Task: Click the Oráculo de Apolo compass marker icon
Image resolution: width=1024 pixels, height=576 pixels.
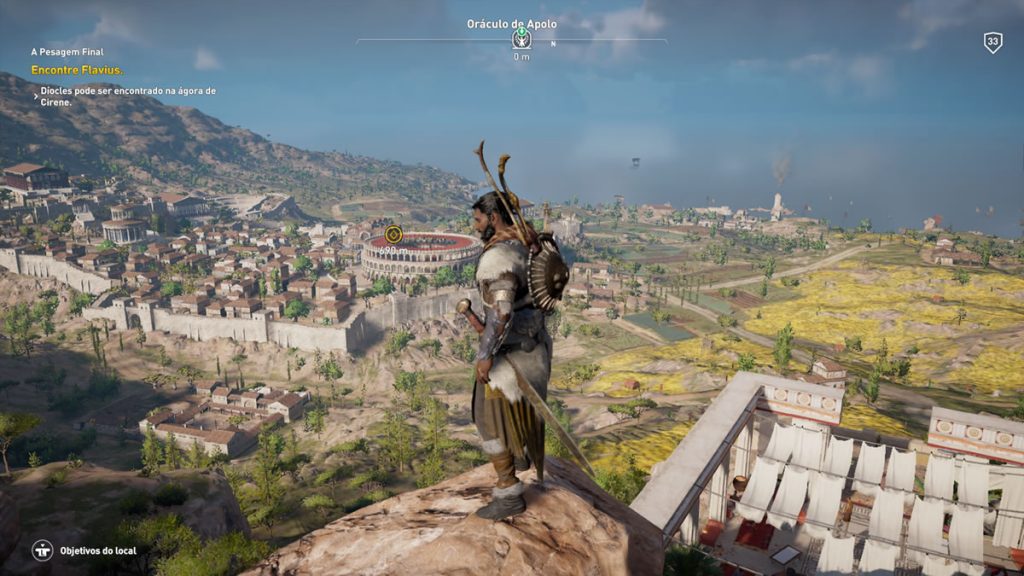Action: click(x=521, y=39)
